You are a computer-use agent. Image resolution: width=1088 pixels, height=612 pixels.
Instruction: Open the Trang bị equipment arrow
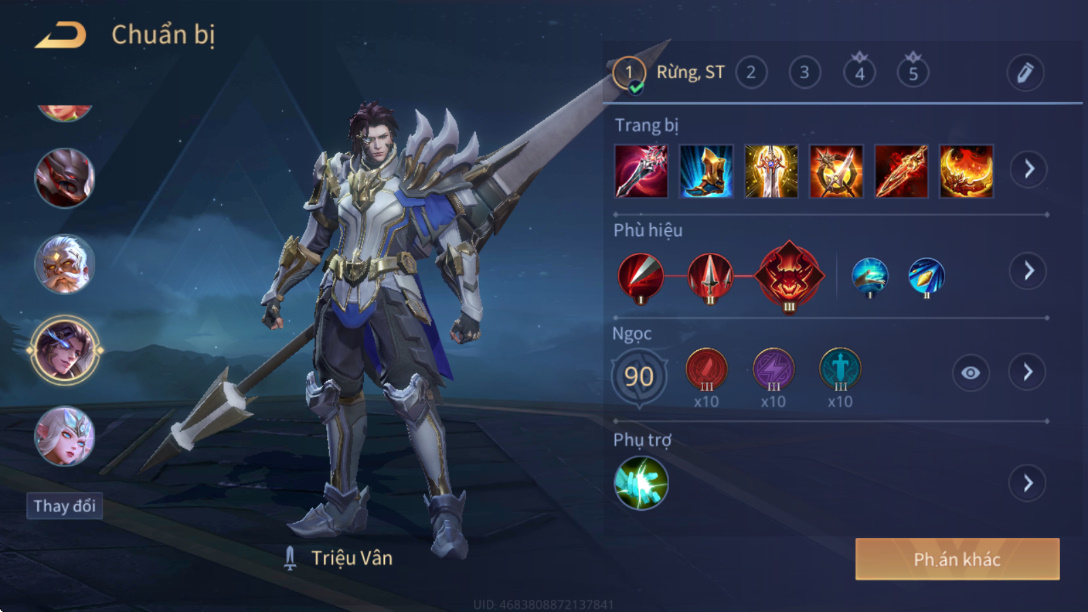[x=1027, y=170]
